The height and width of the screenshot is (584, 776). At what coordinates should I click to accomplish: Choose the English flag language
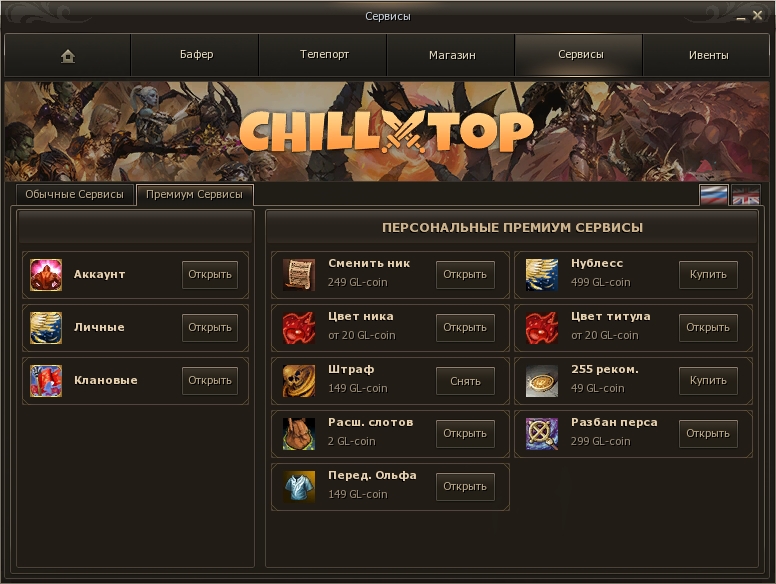(x=746, y=195)
